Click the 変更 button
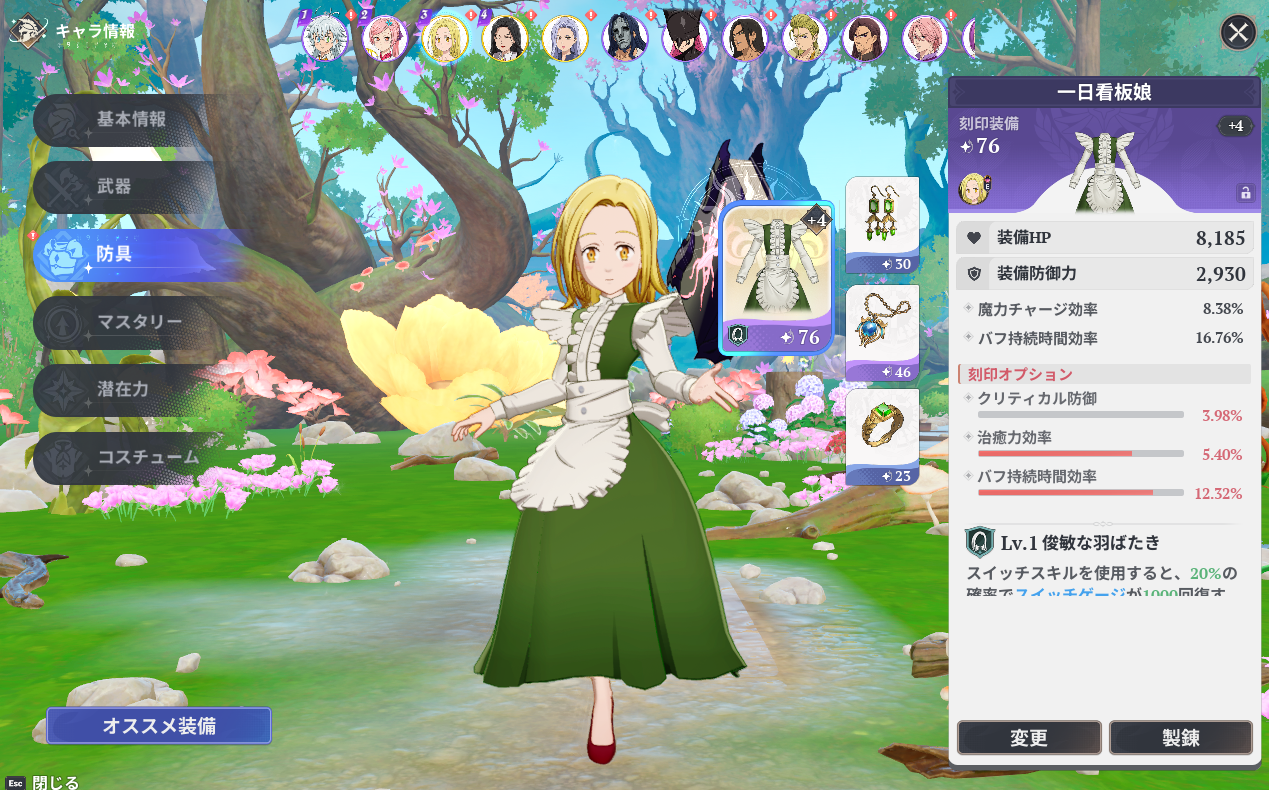The width and height of the screenshot is (1269, 790). point(1029,738)
